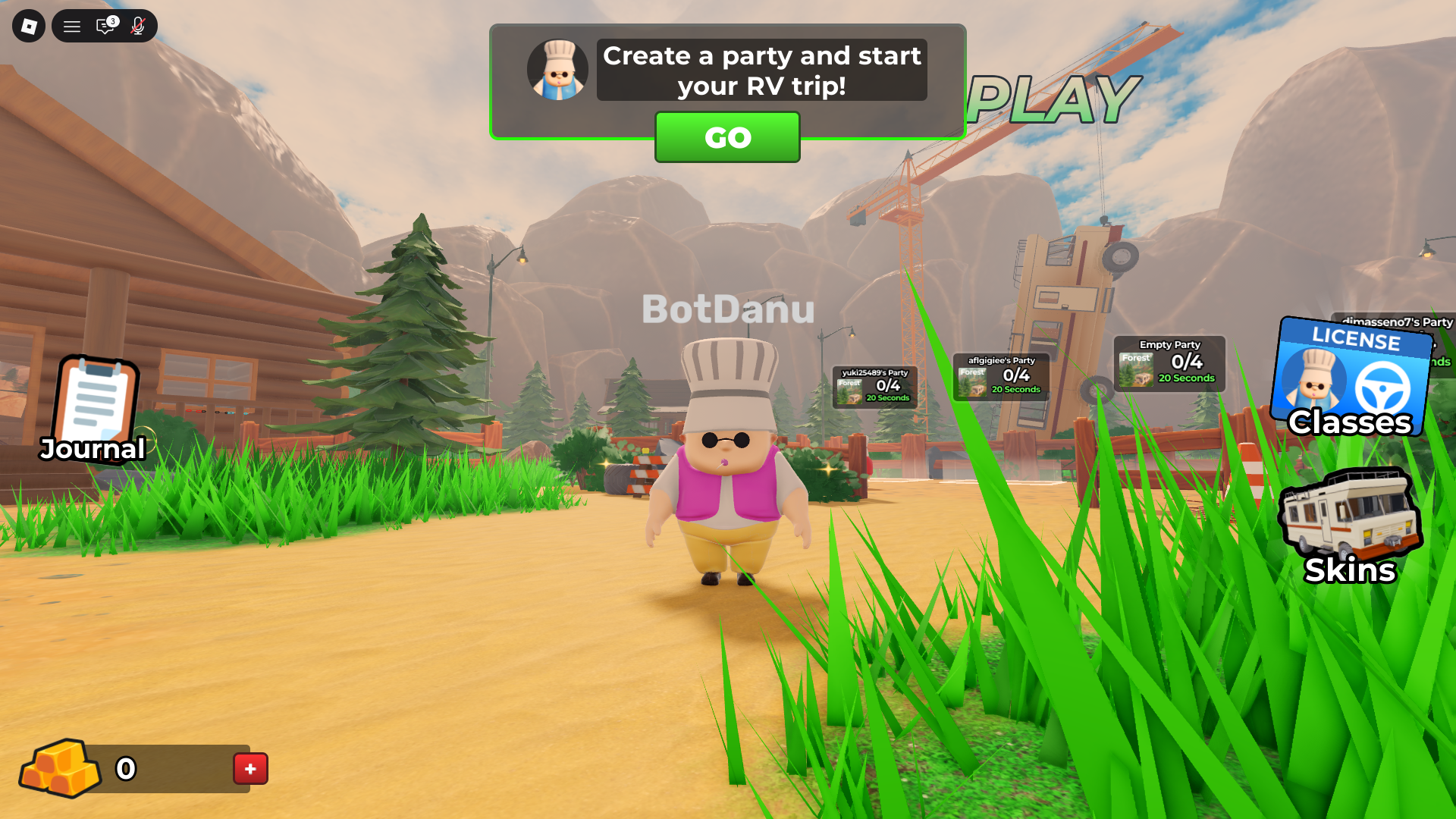Select the Empty Party card
The image size is (1456, 819).
point(1169,362)
